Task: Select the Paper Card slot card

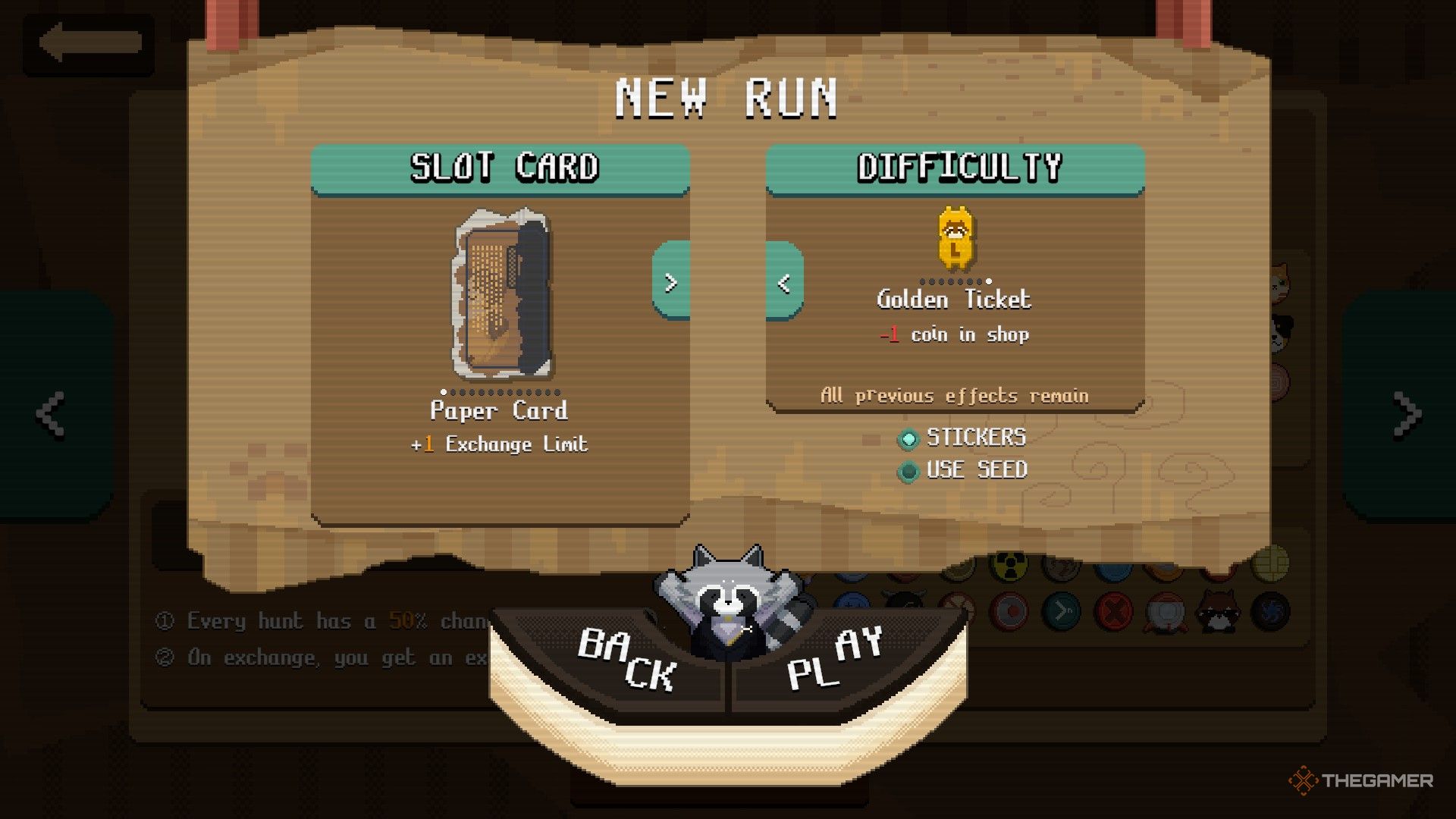Action: click(x=501, y=294)
